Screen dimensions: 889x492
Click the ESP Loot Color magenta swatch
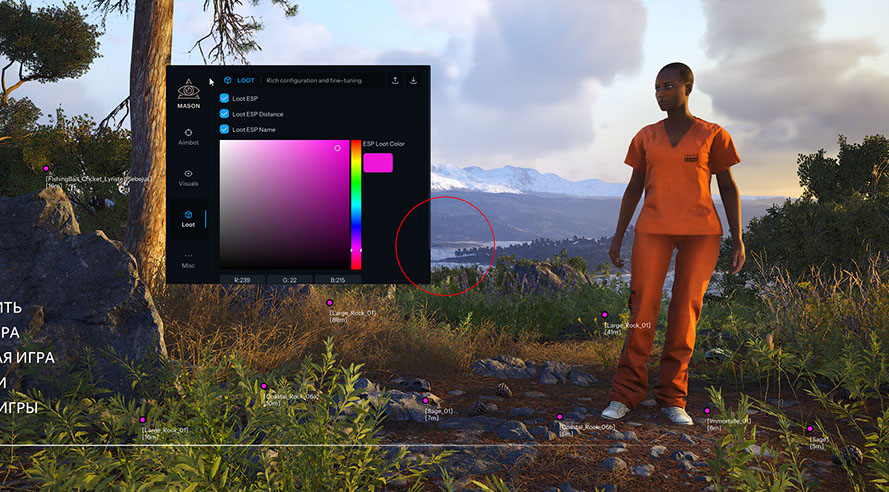378,162
